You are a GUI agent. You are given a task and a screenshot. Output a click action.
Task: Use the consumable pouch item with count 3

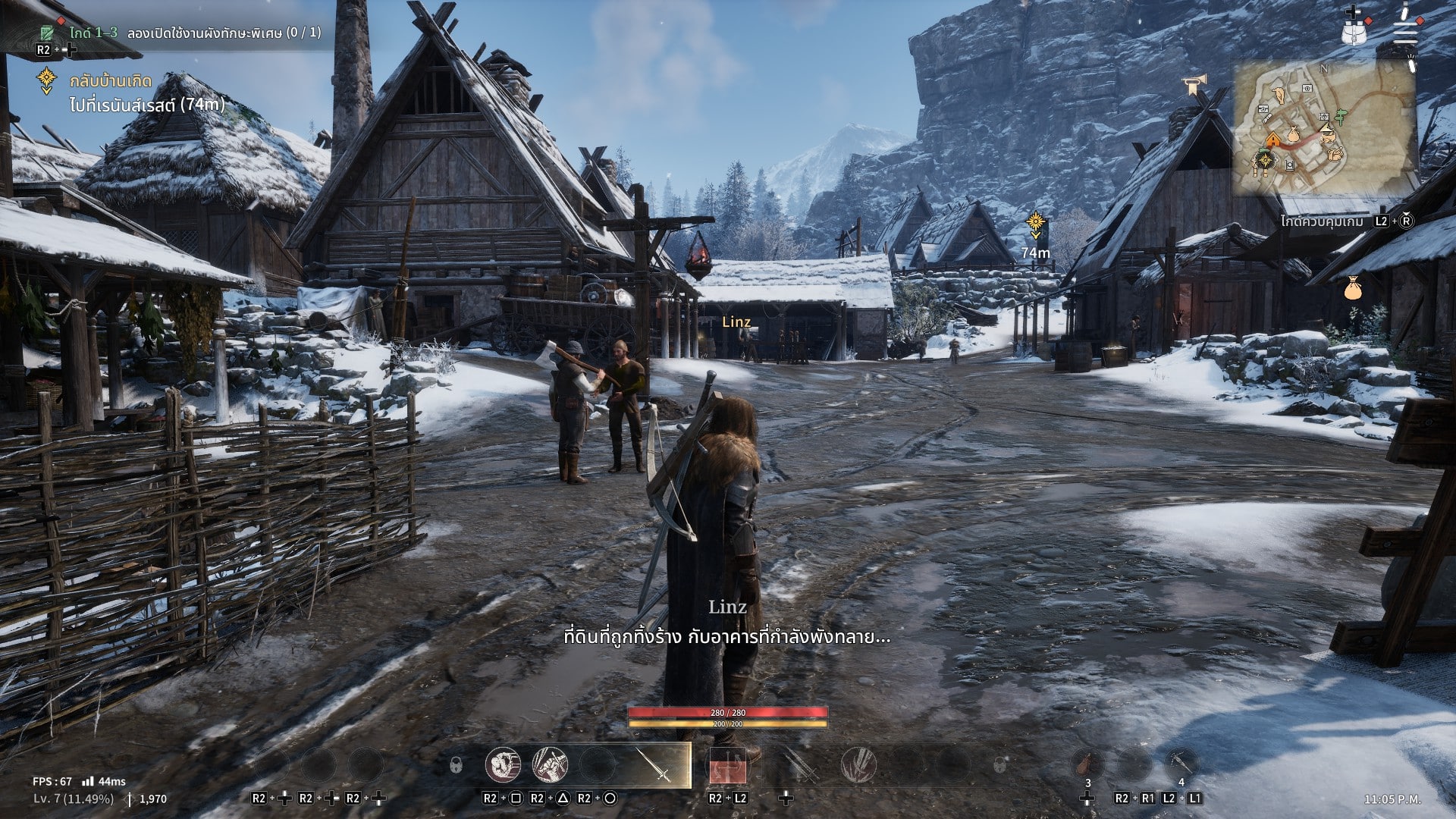coord(1087,762)
